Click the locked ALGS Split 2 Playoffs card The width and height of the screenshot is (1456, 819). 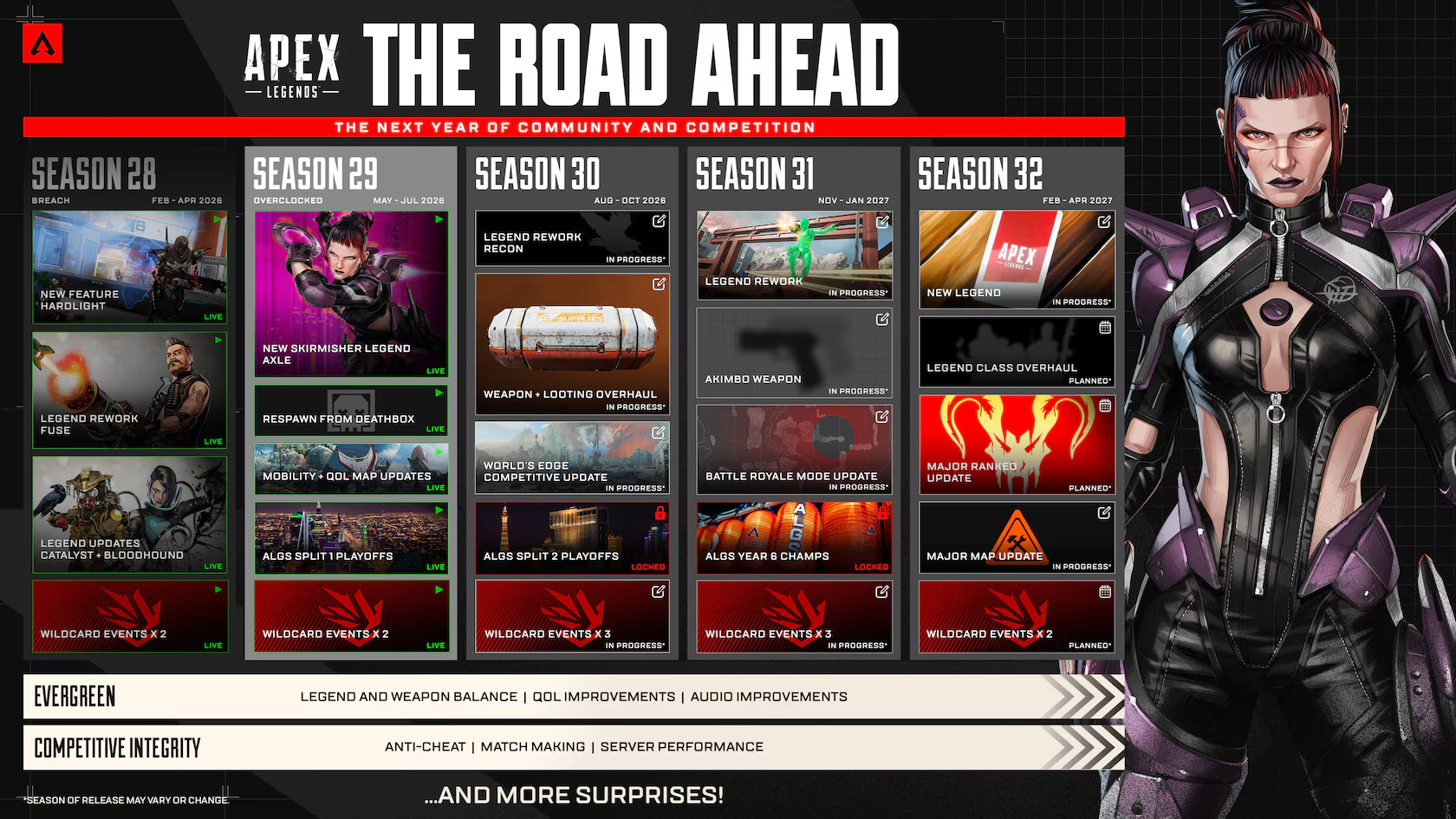tap(572, 538)
